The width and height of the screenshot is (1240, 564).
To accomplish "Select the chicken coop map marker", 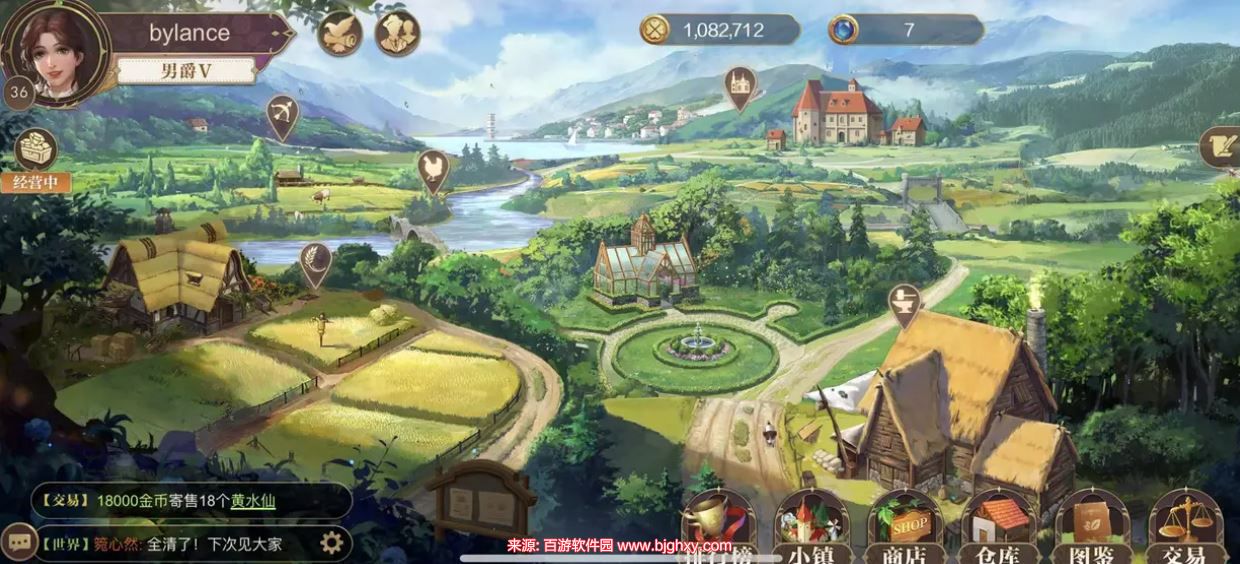I will click(x=432, y=168).
